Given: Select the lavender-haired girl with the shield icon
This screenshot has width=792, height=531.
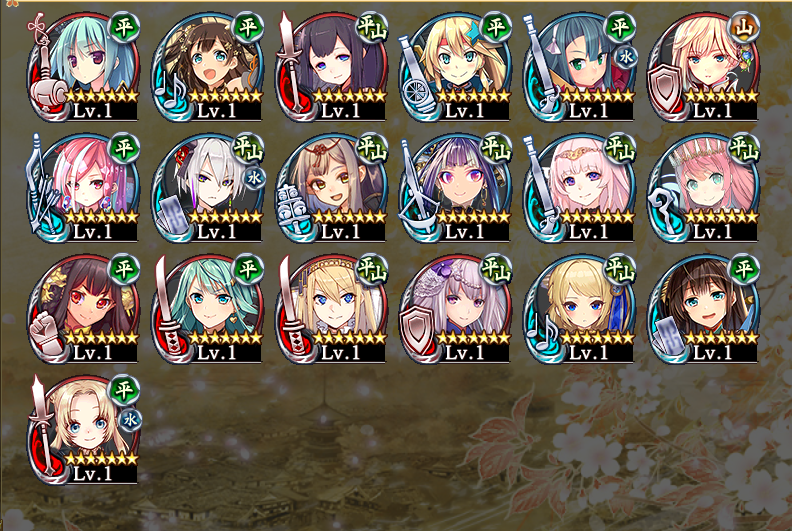Looking at the screenshot, I should 459,308.
